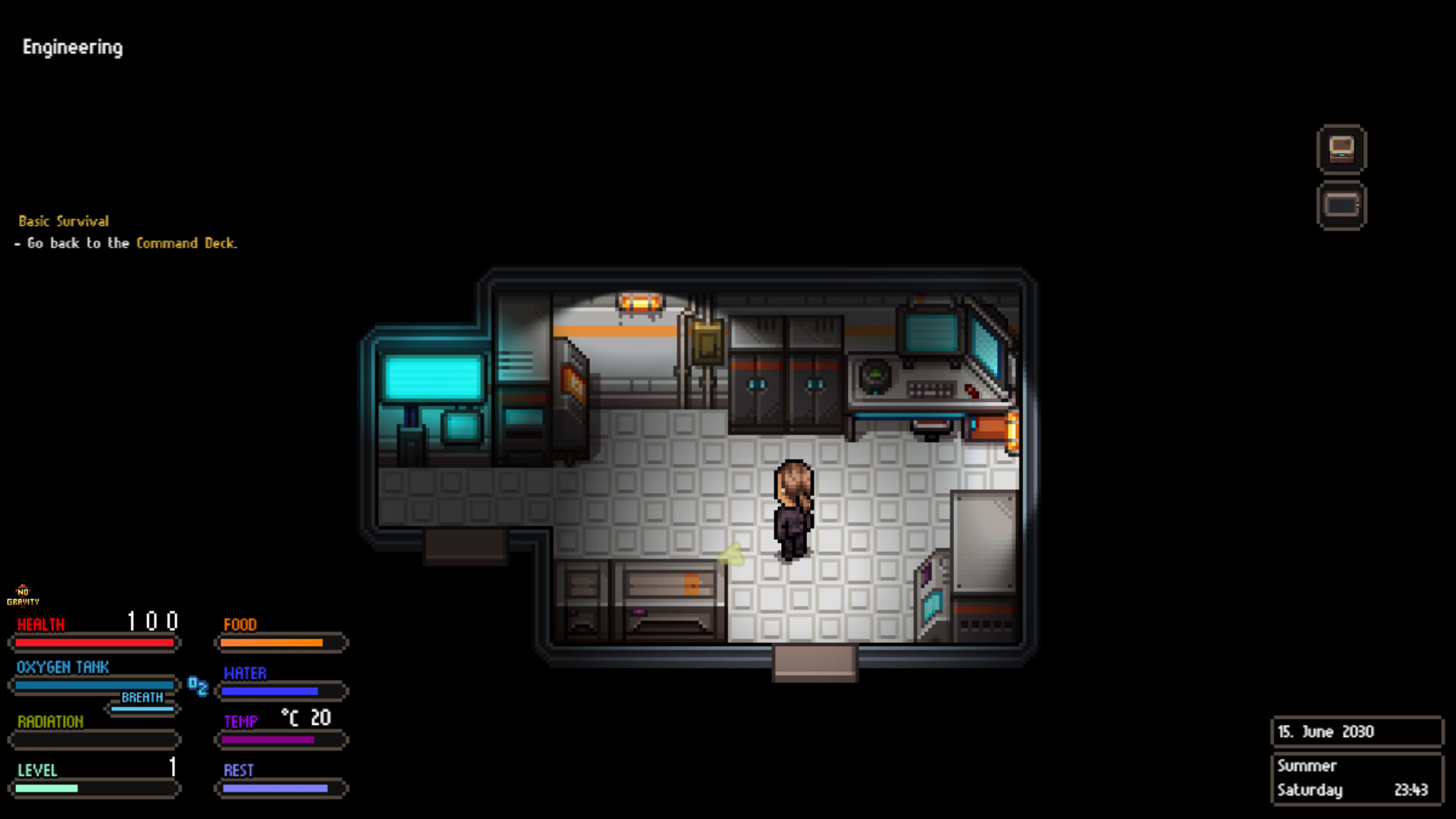Click the No Gravity status indicator
1456x819 pixels.
[x=25, y=596]
